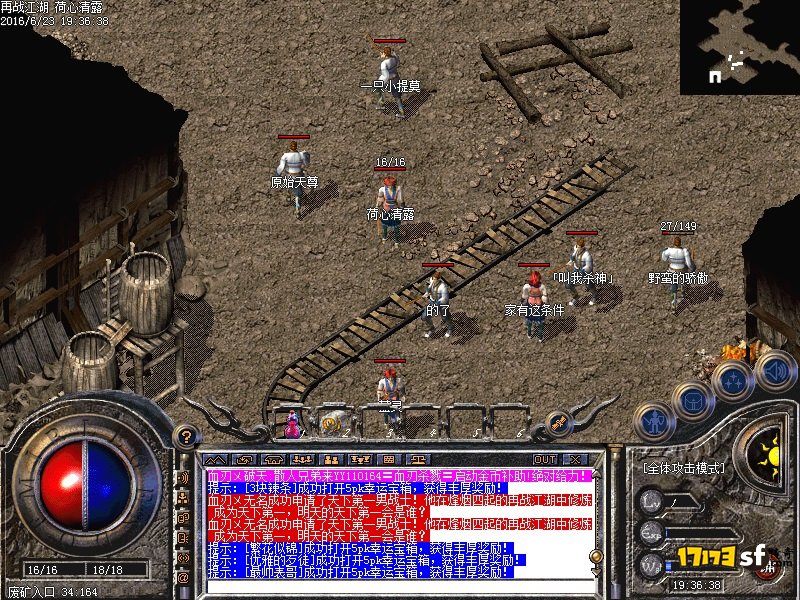The width and height of the screenshot is (800, 600).
Task: Click the OUT button above chat
Action: click(544, 460)
